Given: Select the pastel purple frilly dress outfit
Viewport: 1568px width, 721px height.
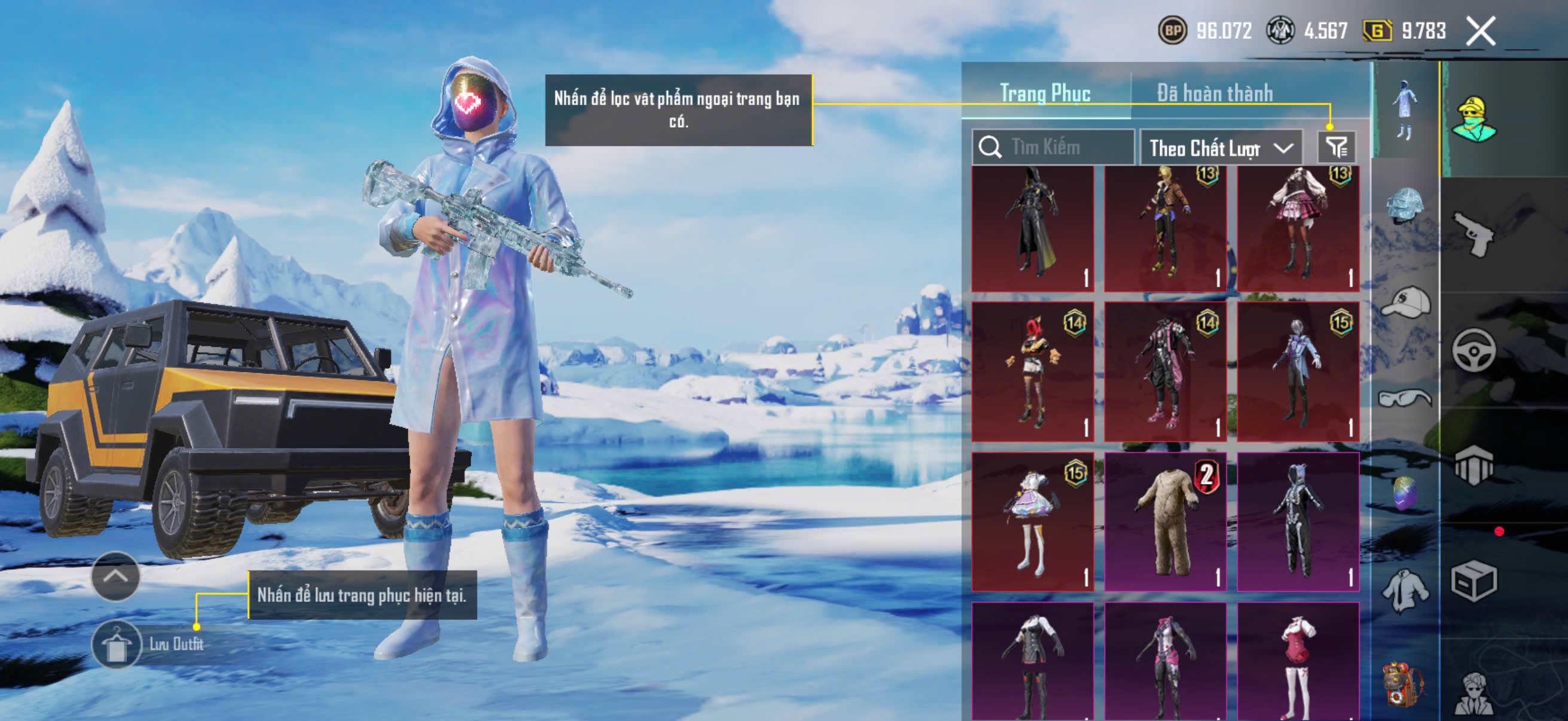Looking at the screenshot, I should [1032, 521].
